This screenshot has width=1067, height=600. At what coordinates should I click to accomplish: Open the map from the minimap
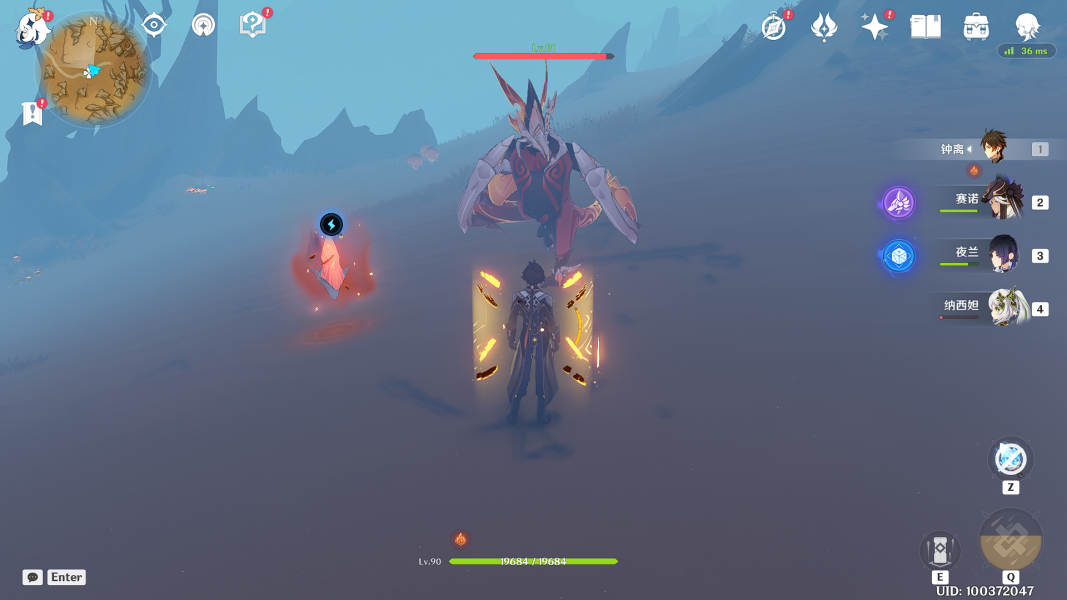pyautogui.click(x=94, y=69)
